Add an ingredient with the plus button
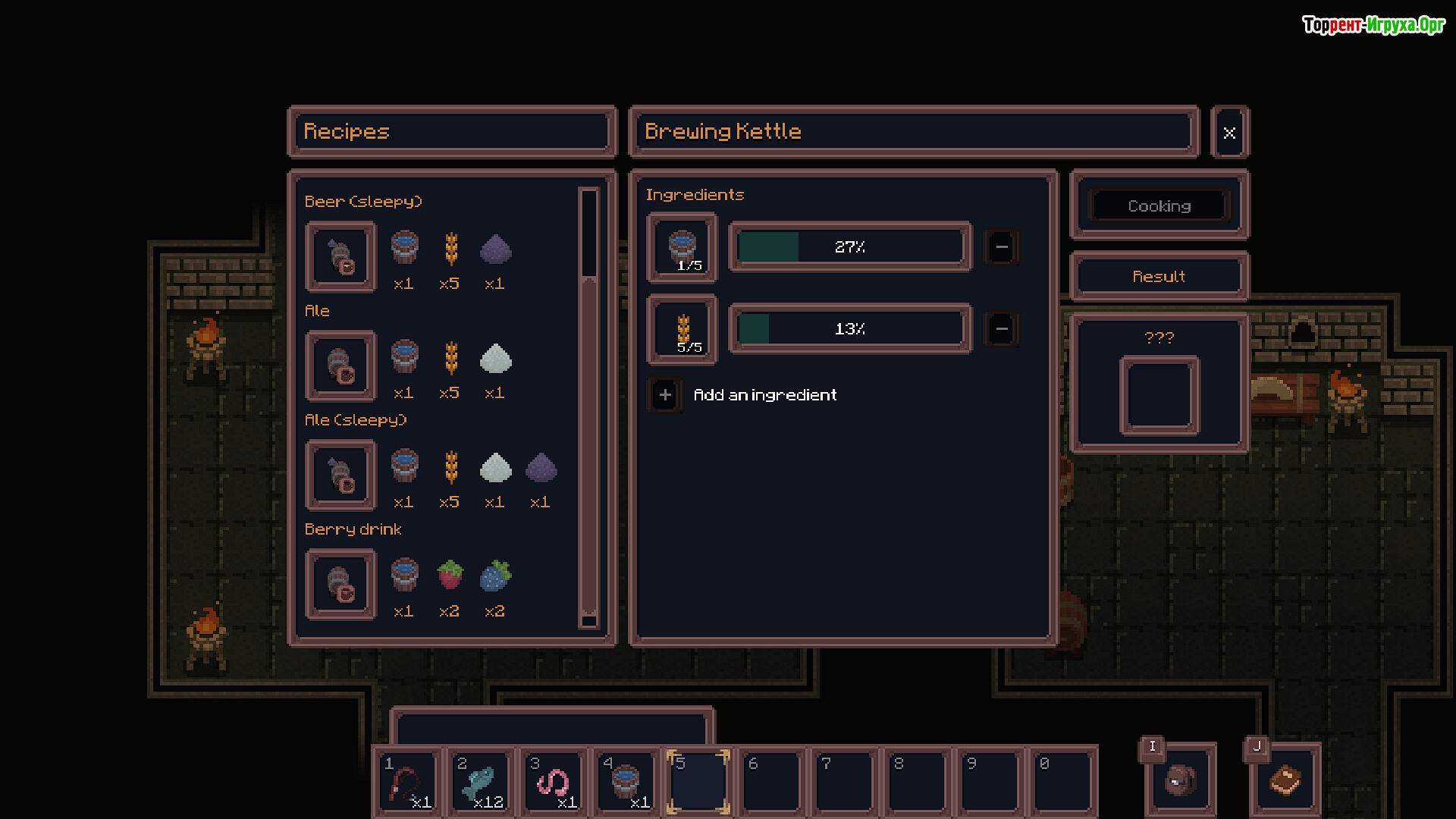1456x819 pixels. pos(665,395)
